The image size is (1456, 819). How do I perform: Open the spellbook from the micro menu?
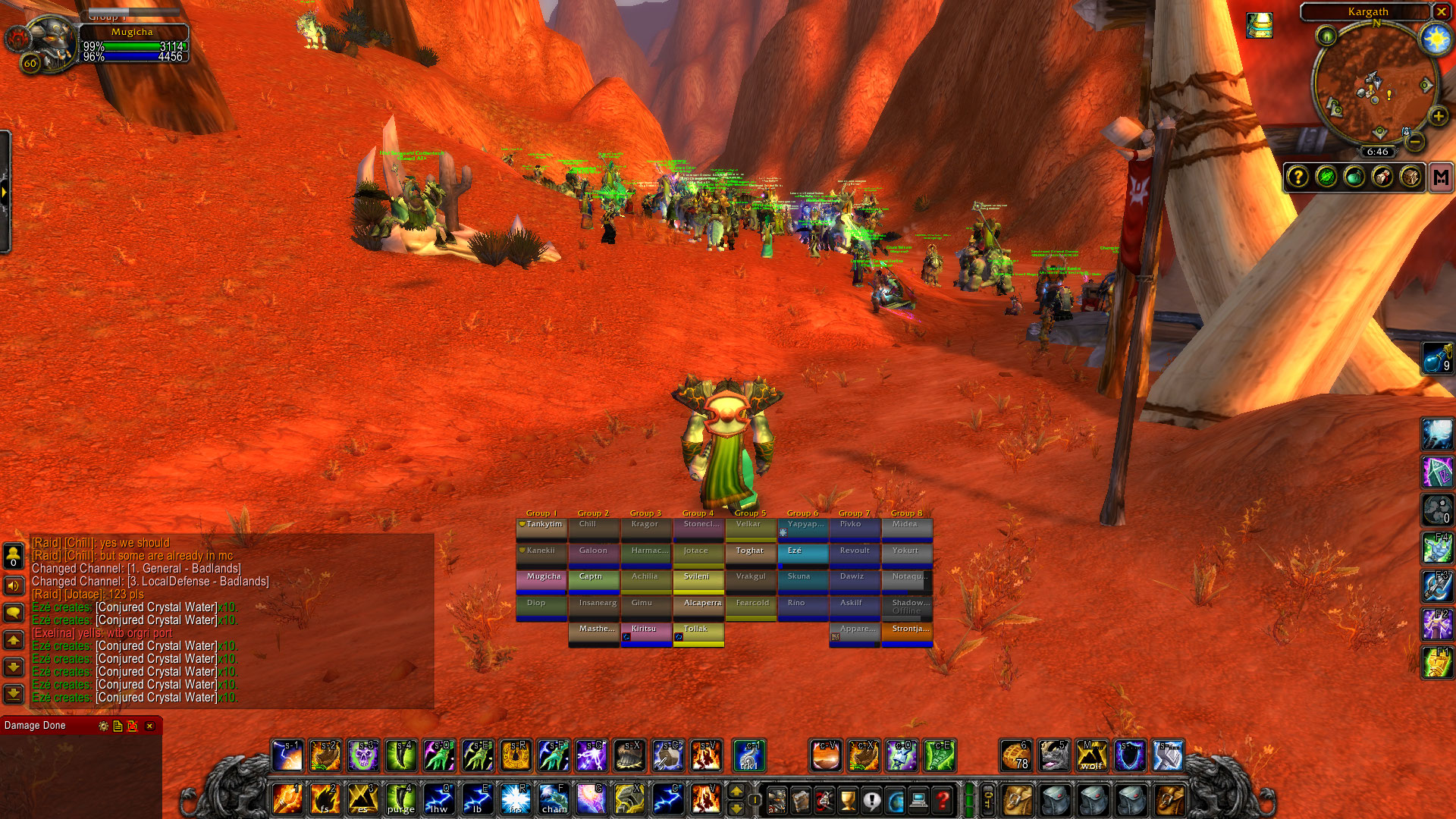800,801
